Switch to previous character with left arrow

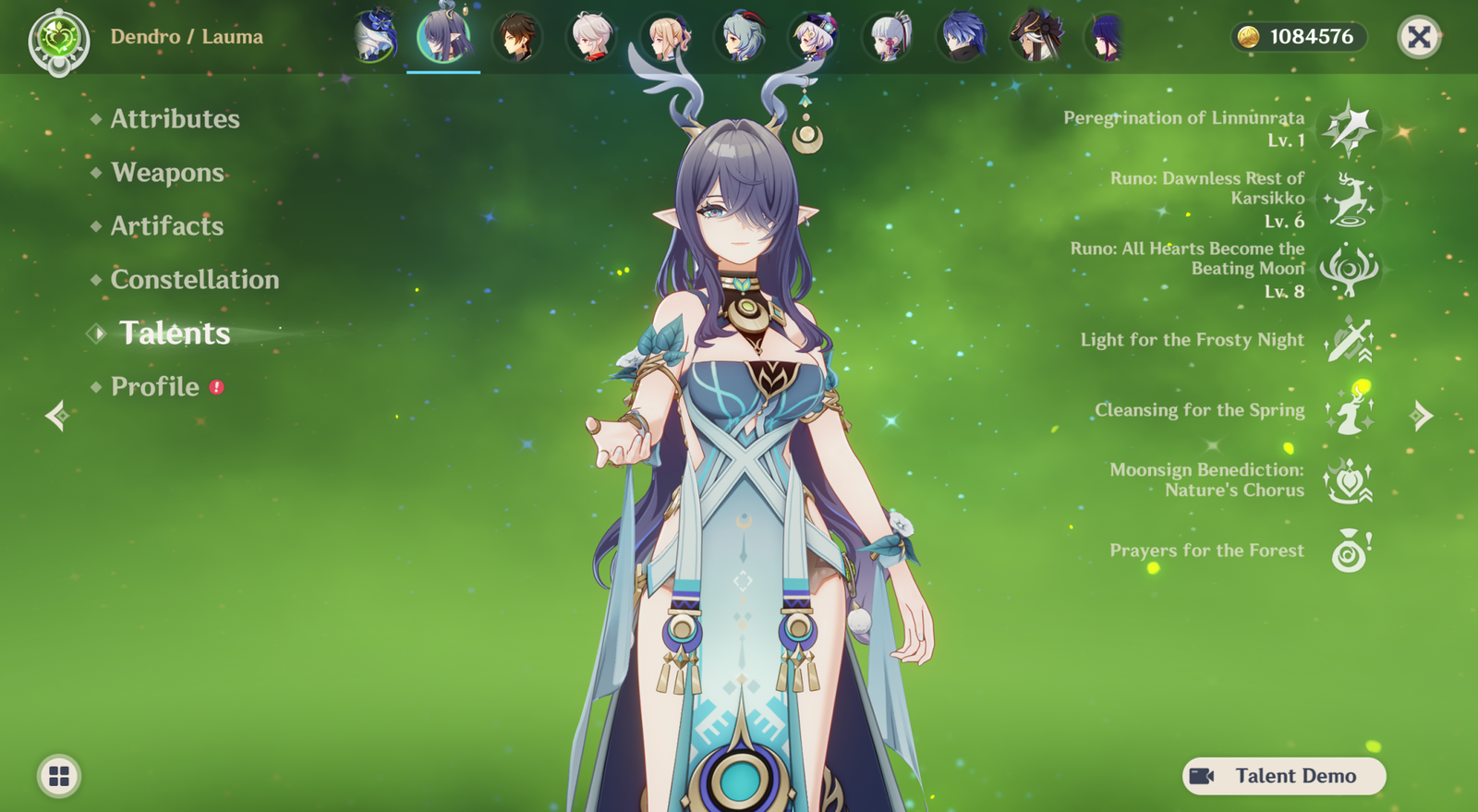click(x=56, y=416)
